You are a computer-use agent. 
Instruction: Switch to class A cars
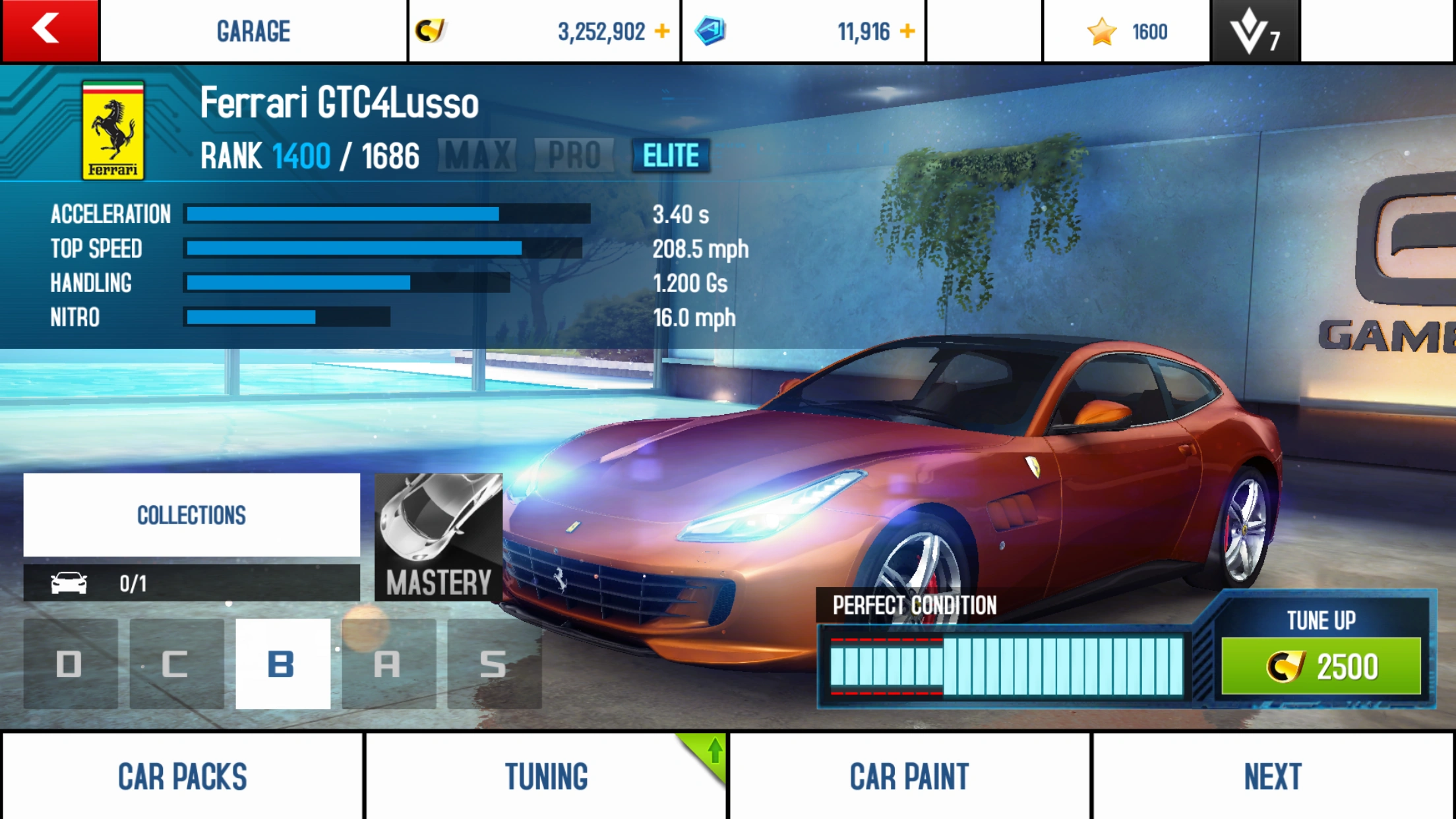[388, 664]
